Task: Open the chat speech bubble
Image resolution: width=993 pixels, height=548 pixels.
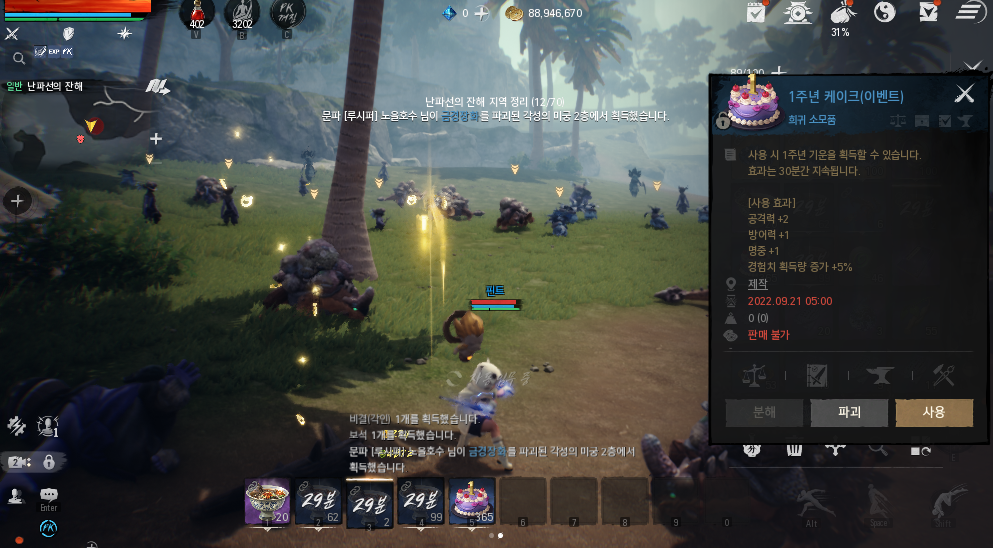Action: point(48,494)
